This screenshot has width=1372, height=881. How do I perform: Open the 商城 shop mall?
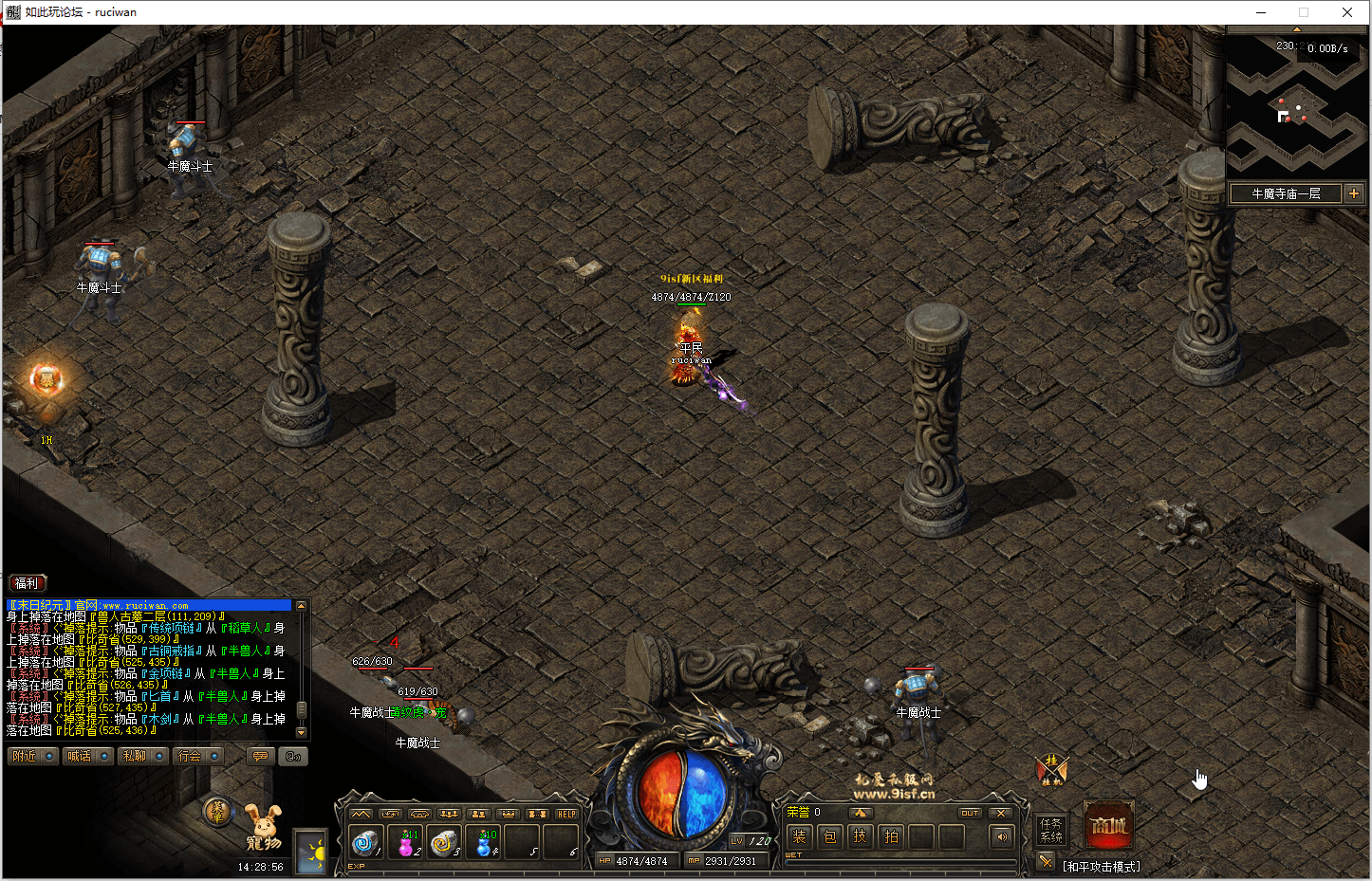click(1108, 825)
